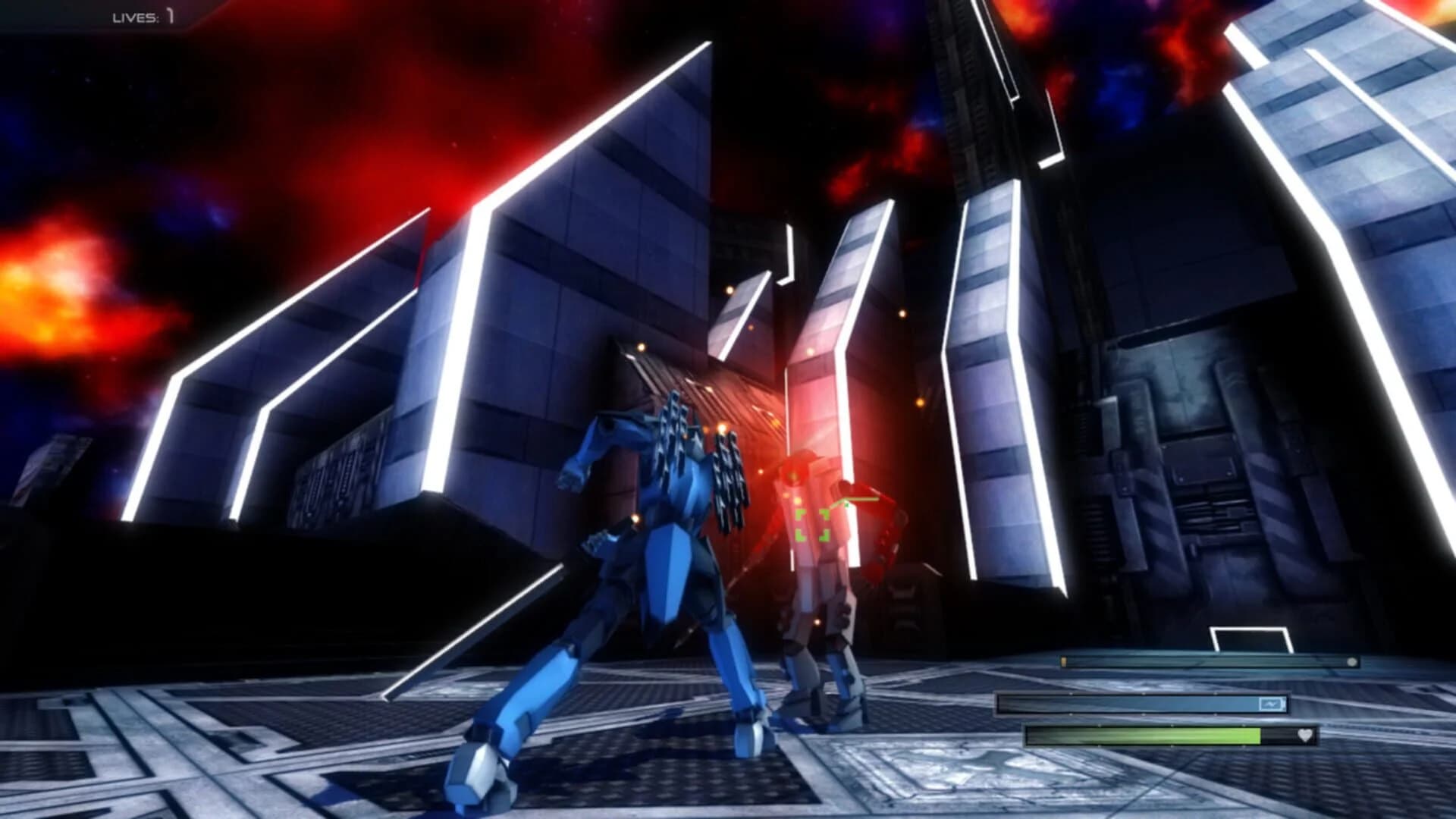Toggle the battery charge indicator on the blue bar
The height and width of the screenshot is (819, 1456).
(x=1272, y=704)
